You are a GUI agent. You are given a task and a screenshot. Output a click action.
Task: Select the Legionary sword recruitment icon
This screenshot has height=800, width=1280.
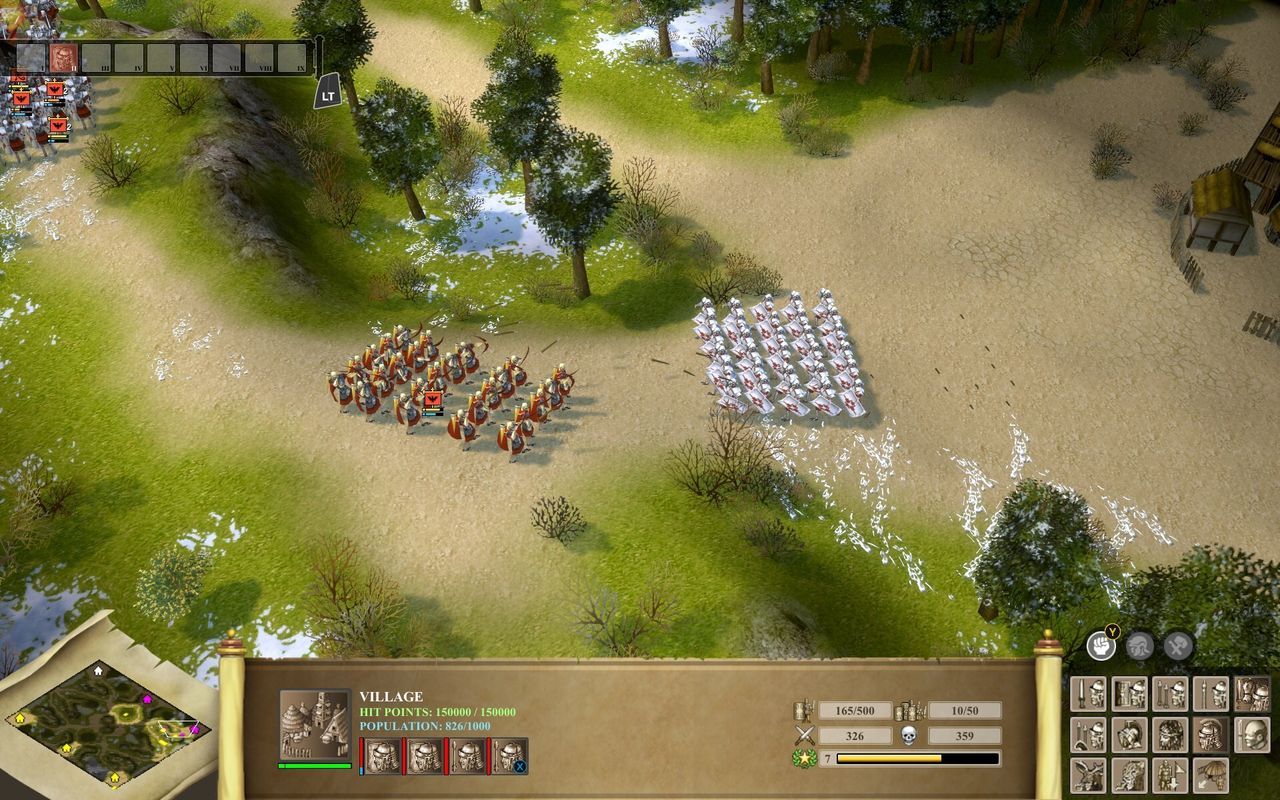click(x=1088, y=693)
